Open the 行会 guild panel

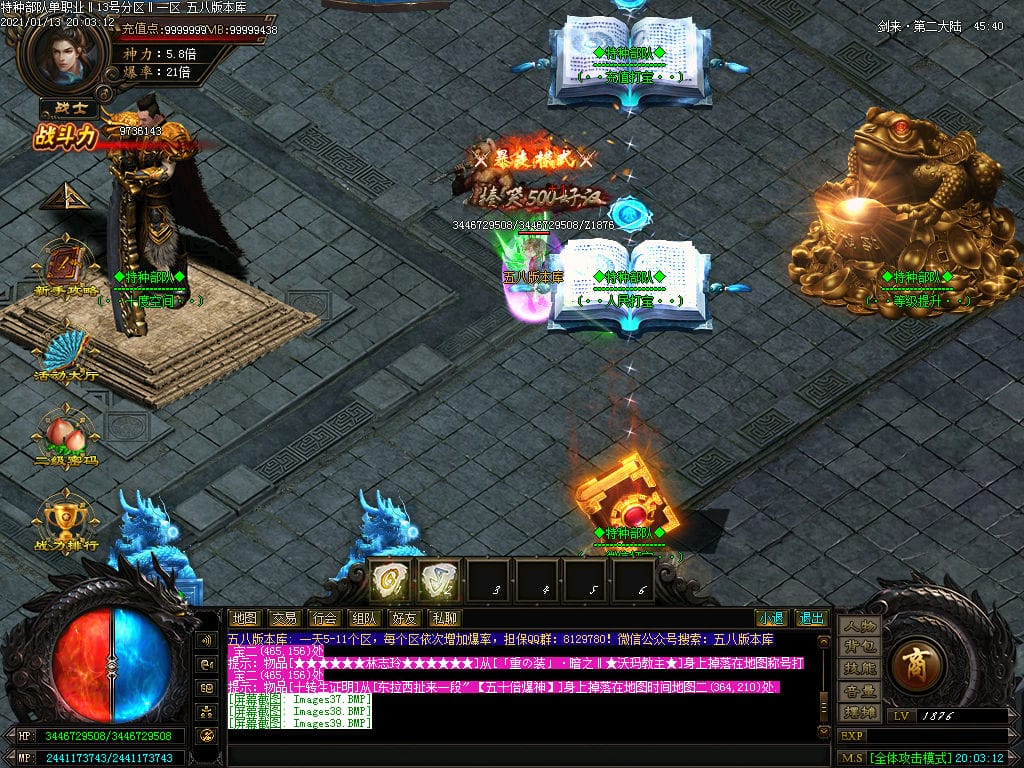[x=323, y=618]
